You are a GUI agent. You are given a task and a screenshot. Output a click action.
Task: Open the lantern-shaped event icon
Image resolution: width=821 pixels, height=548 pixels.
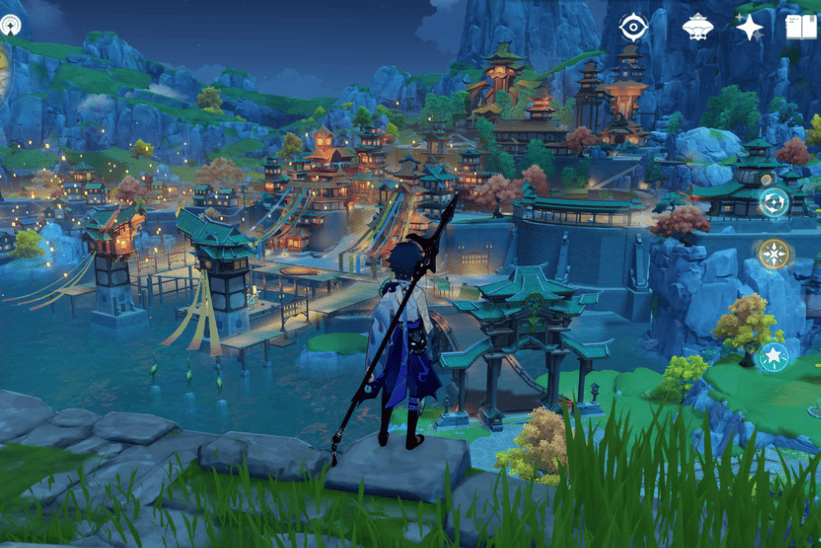[x=697, y=27]
